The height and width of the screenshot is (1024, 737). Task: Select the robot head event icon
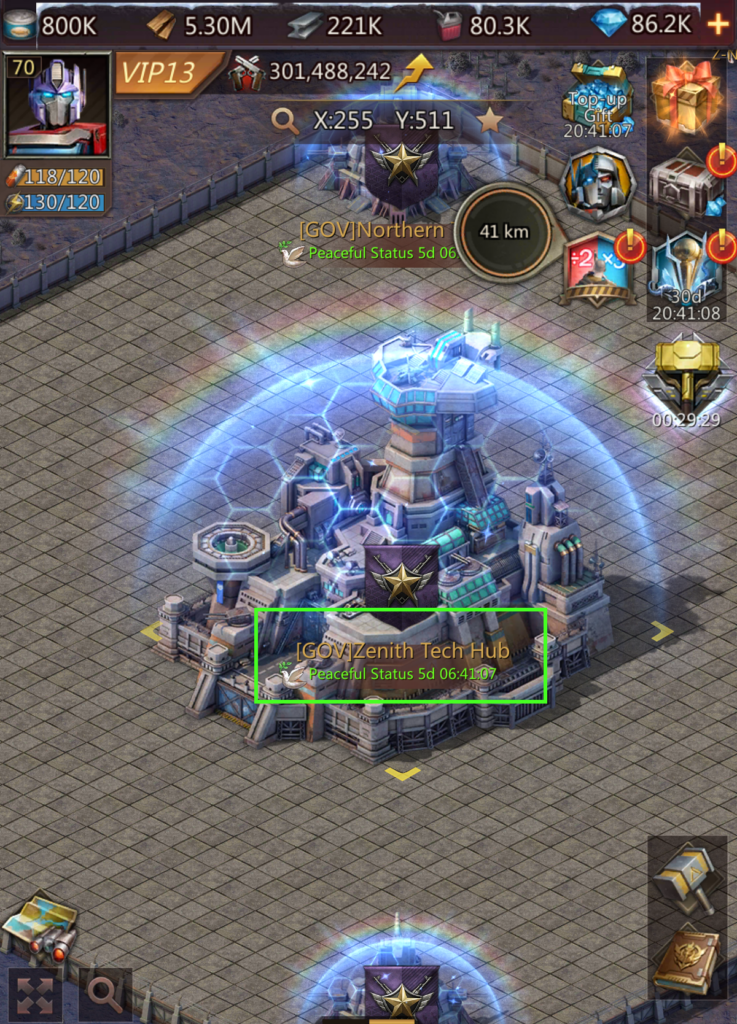pyautogui.click(x=597, y=184)
